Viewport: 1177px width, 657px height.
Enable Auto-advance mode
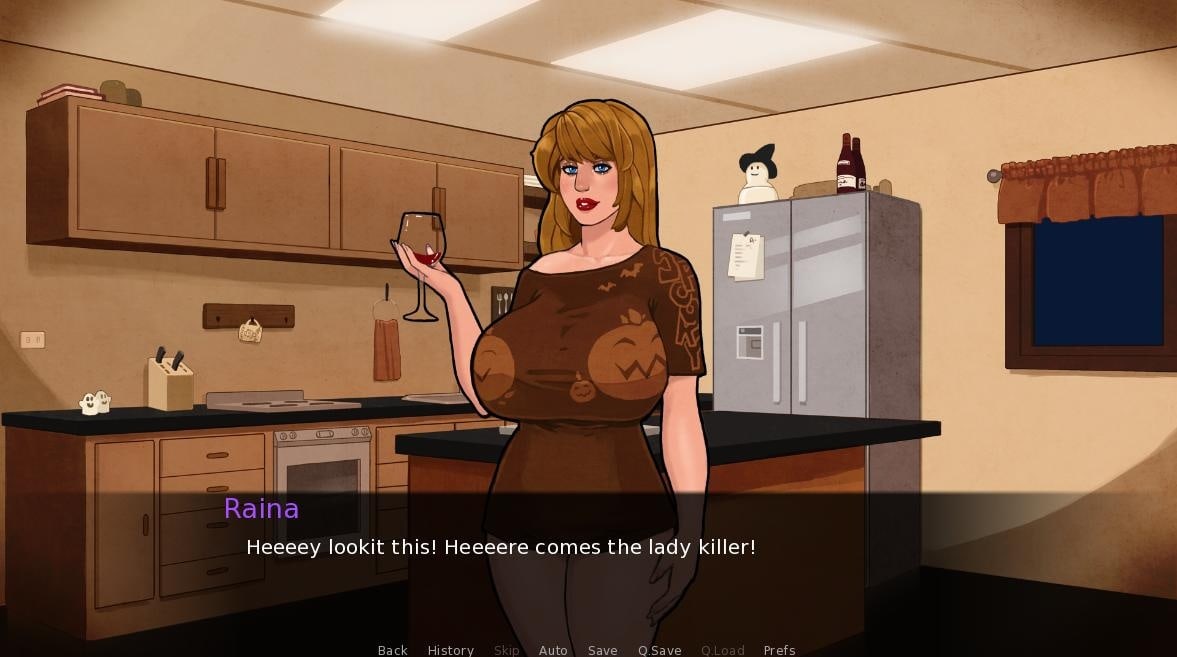[x=553, y=650]
